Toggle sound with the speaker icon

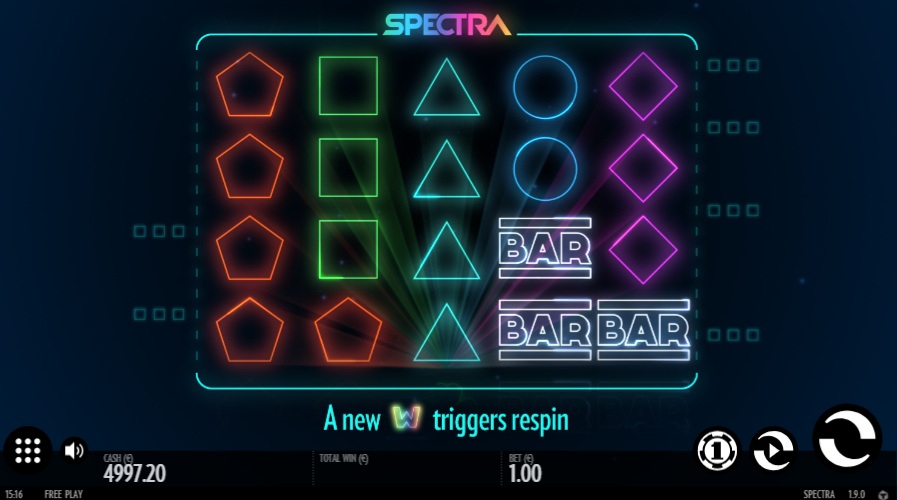[74, 450]
